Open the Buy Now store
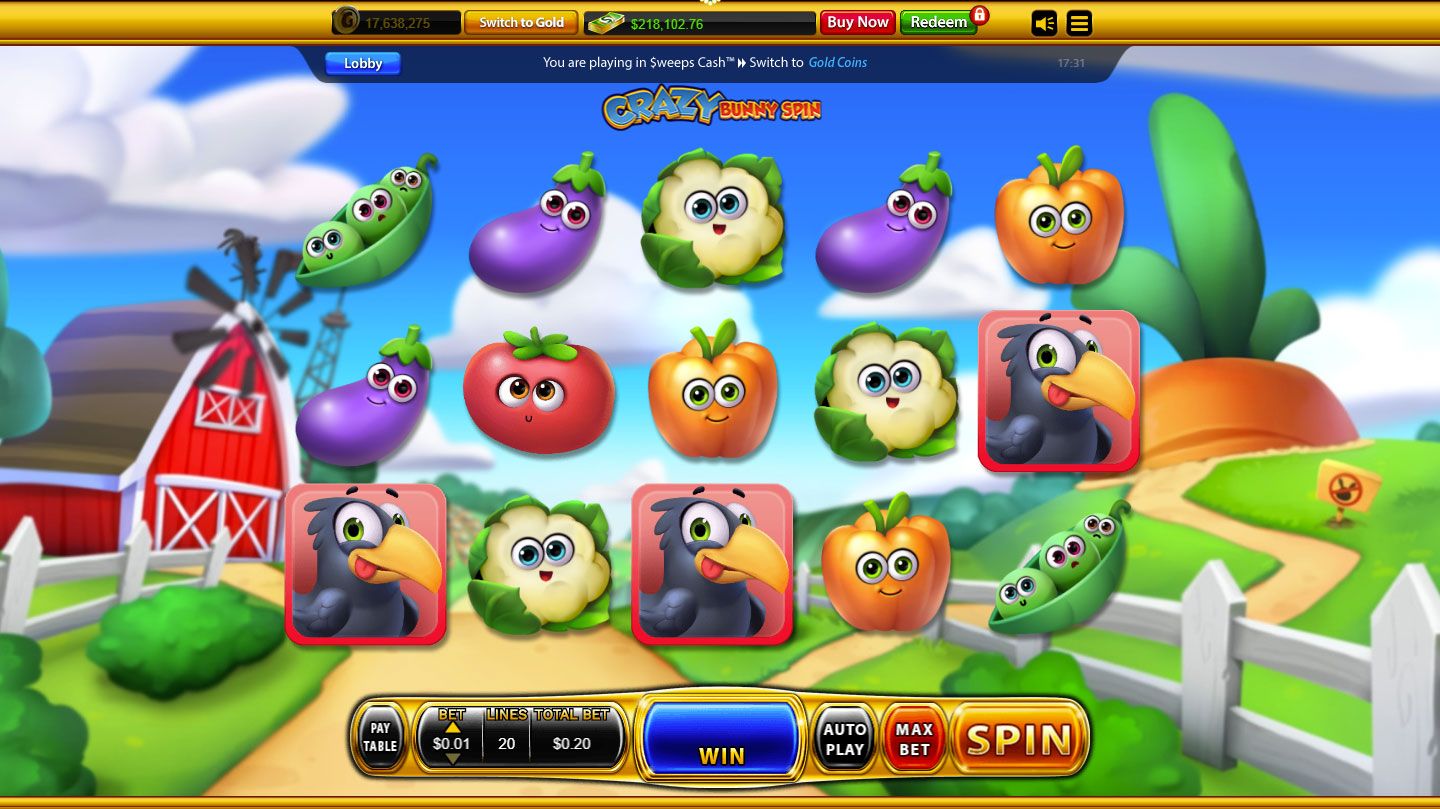Image resolution: width=1440 pixels, height=809 pixels. tap(857, 22)
